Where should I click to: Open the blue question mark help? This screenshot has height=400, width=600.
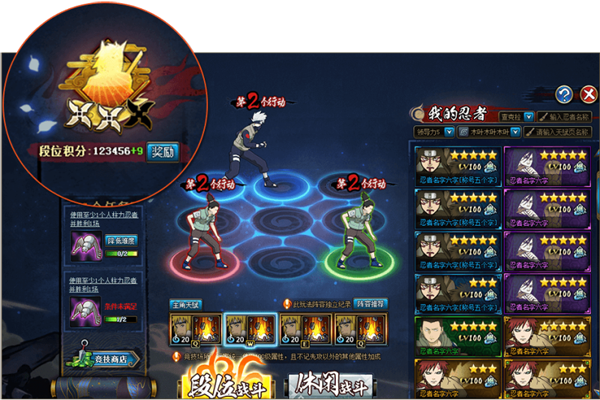point(564,95)
